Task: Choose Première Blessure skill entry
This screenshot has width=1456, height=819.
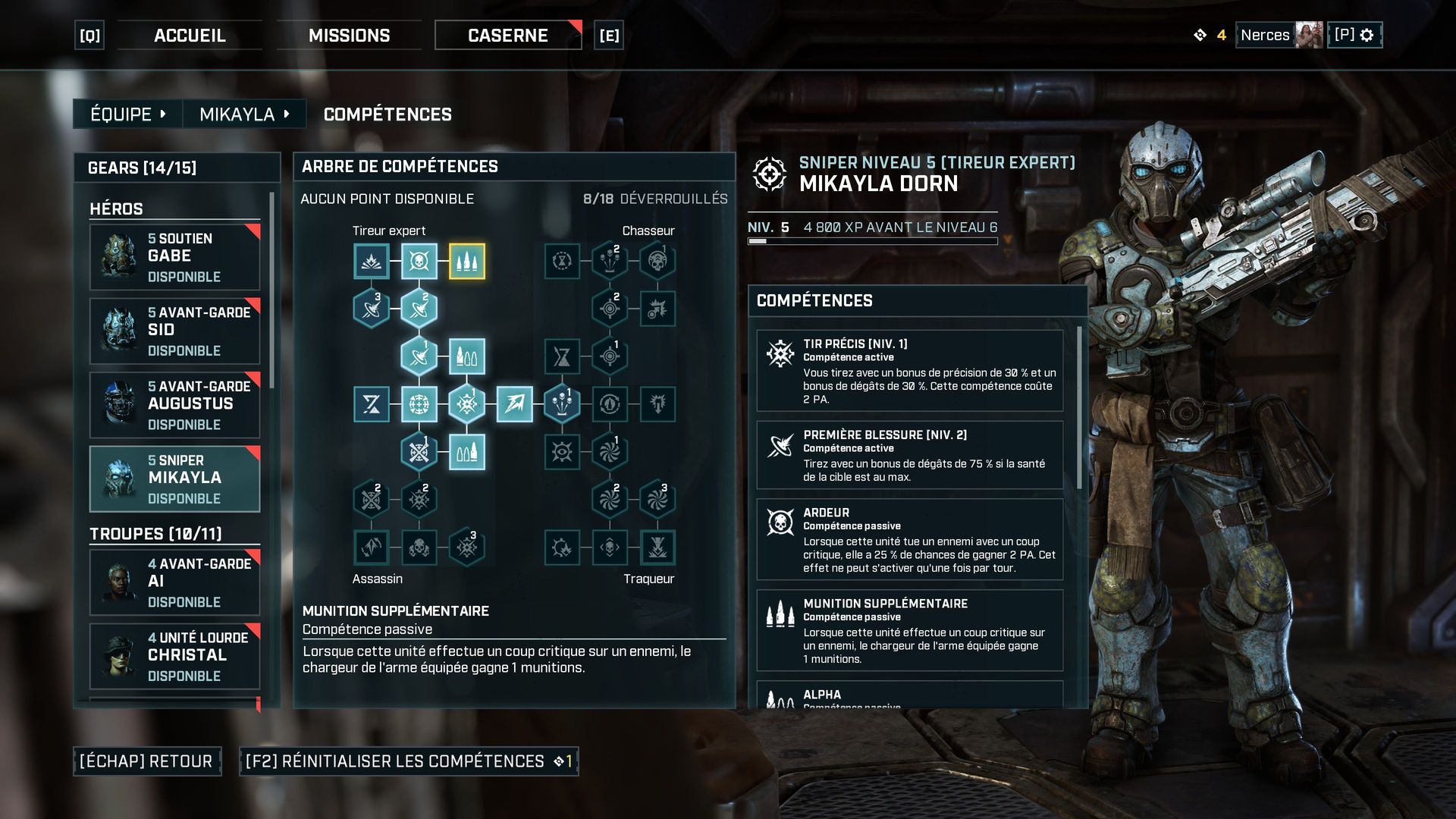Action: click(910, 455)
